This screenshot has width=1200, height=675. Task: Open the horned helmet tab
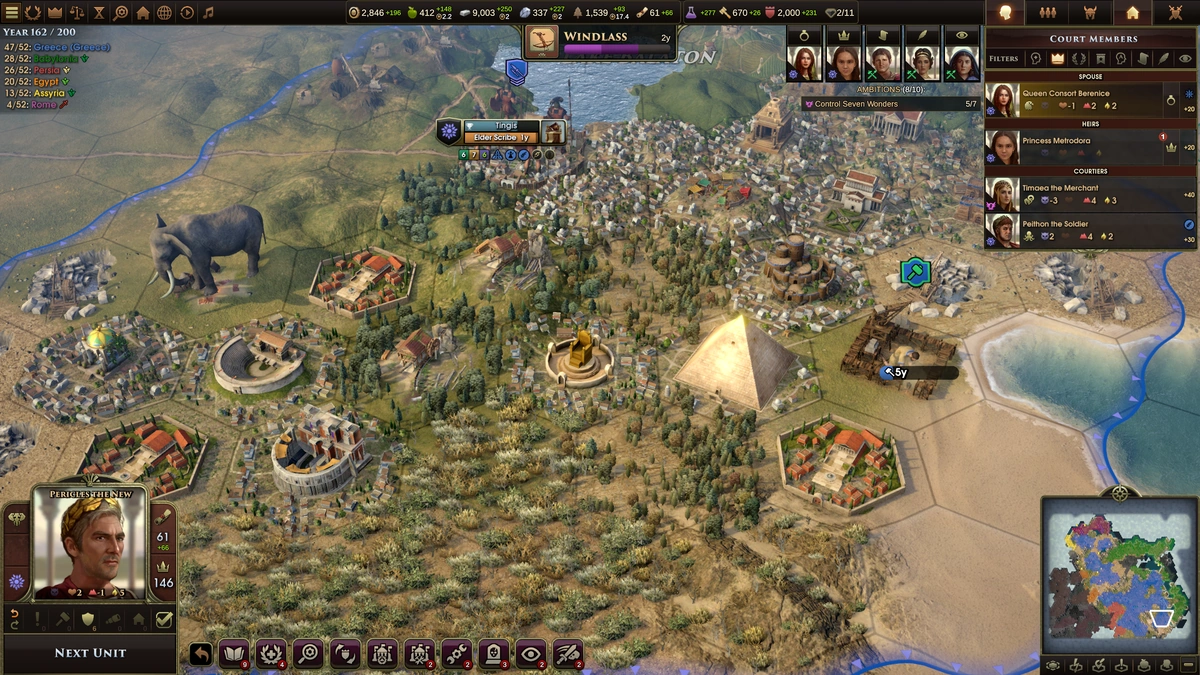1090,13
